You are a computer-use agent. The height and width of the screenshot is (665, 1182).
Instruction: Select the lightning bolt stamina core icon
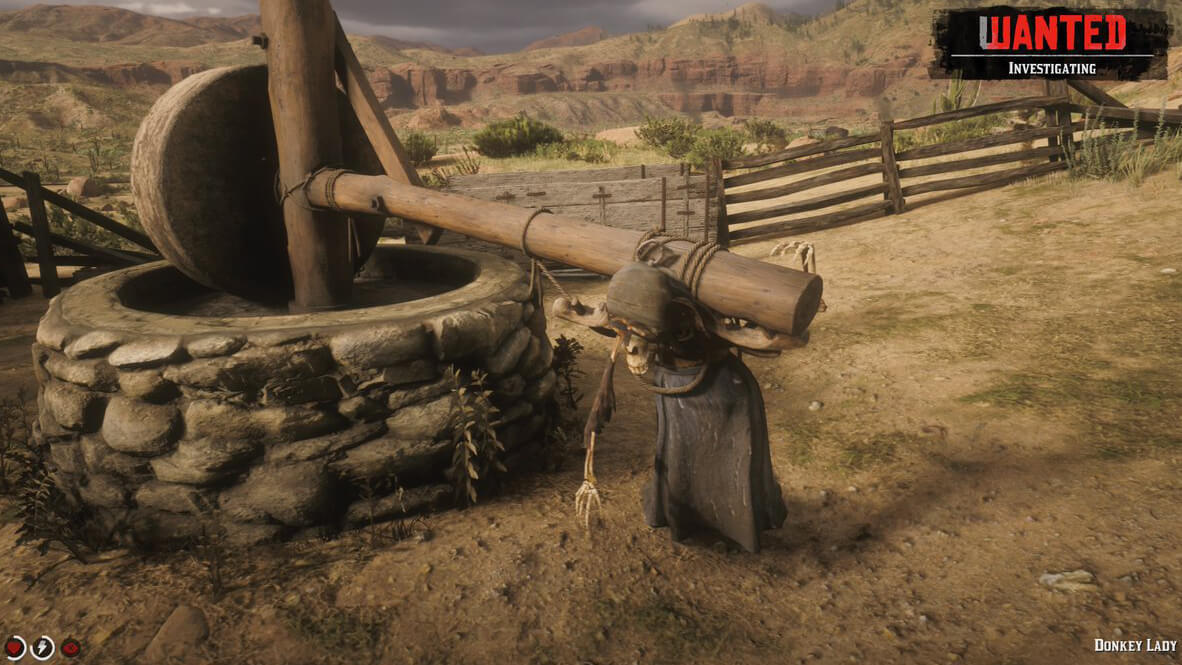click(x=42, y=648)
